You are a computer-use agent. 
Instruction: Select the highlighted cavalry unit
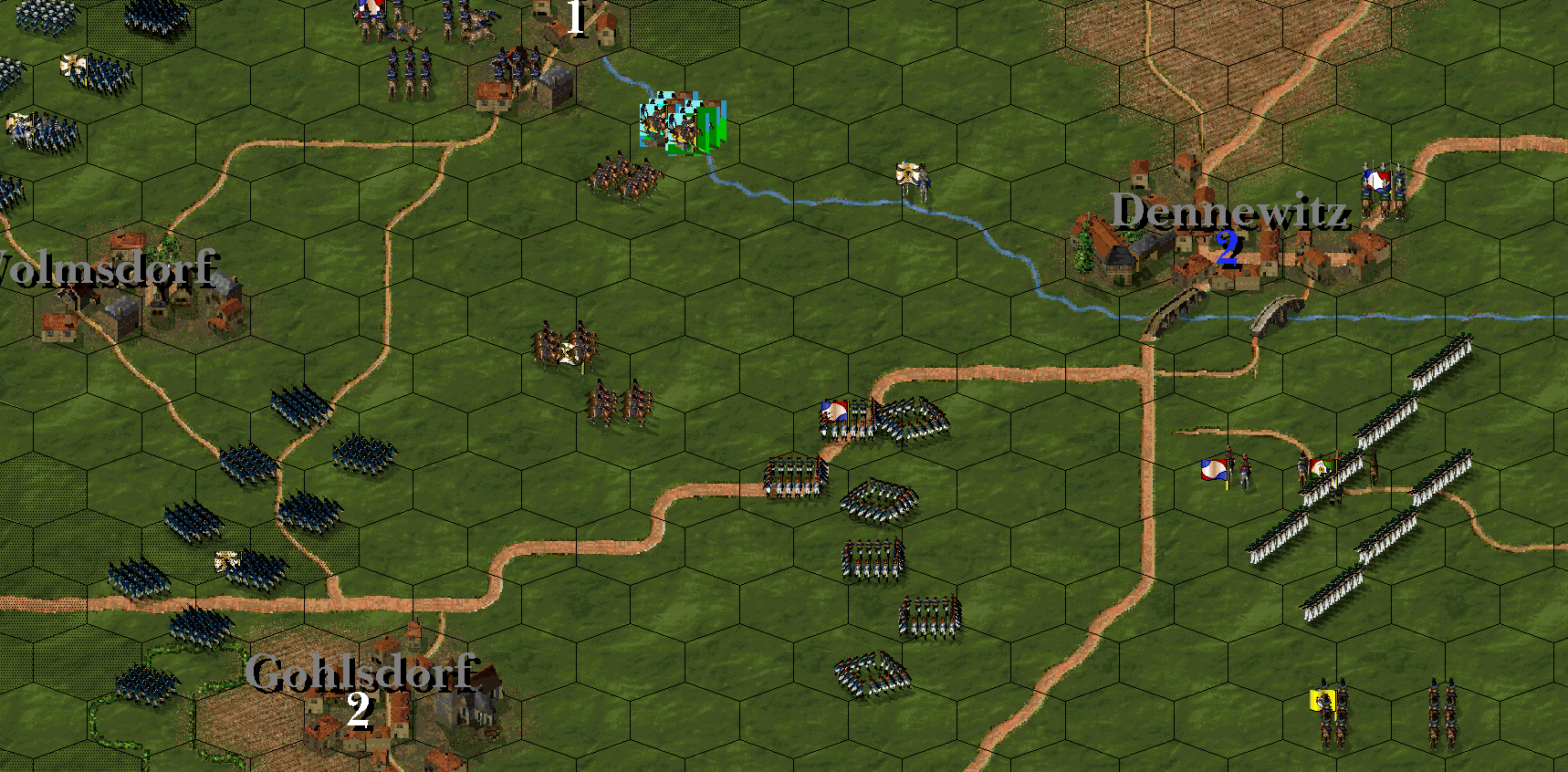(683, 124)
